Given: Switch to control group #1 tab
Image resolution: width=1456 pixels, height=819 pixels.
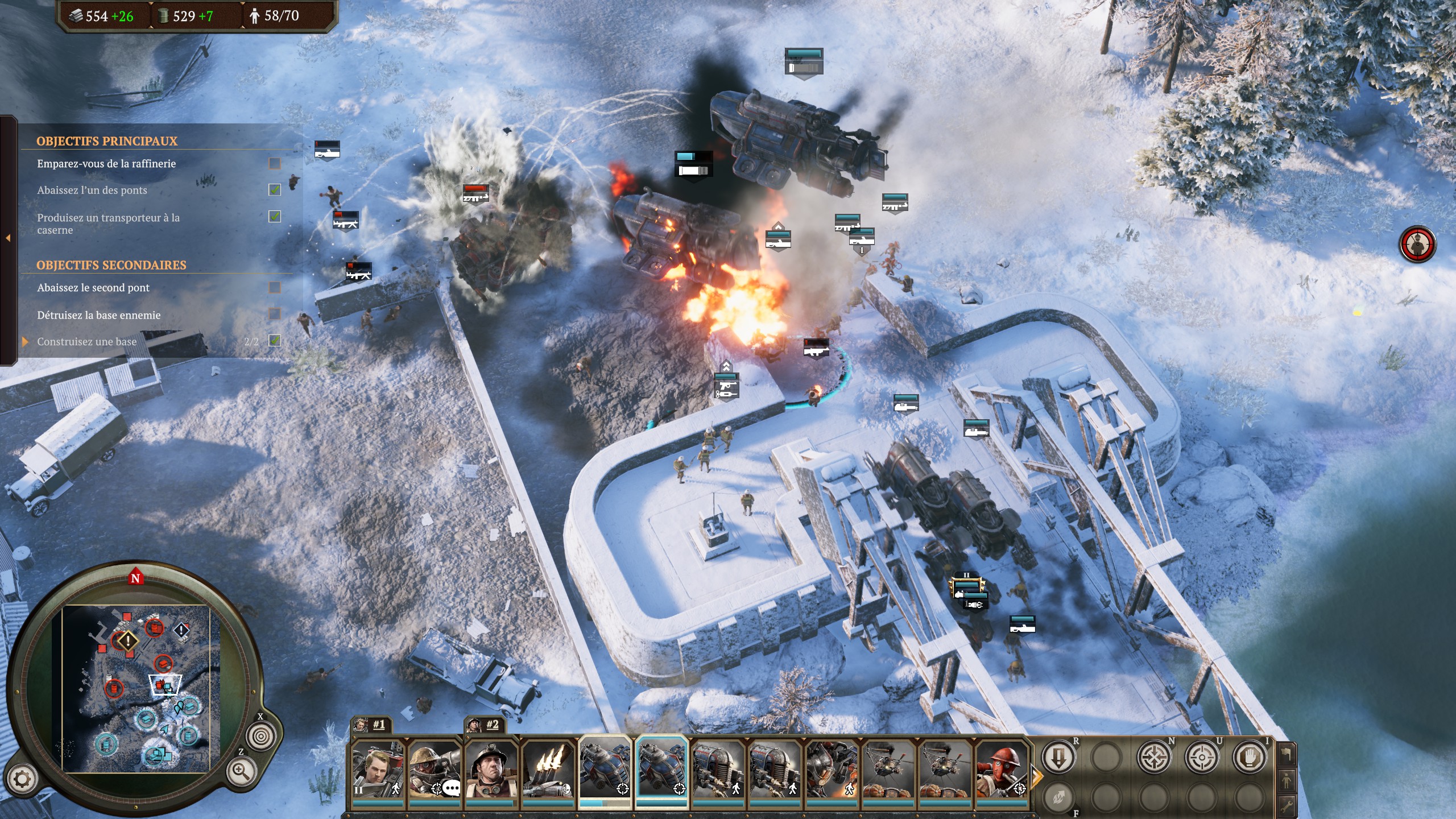Looking at the screenshot, I should [x=371, y=725].
